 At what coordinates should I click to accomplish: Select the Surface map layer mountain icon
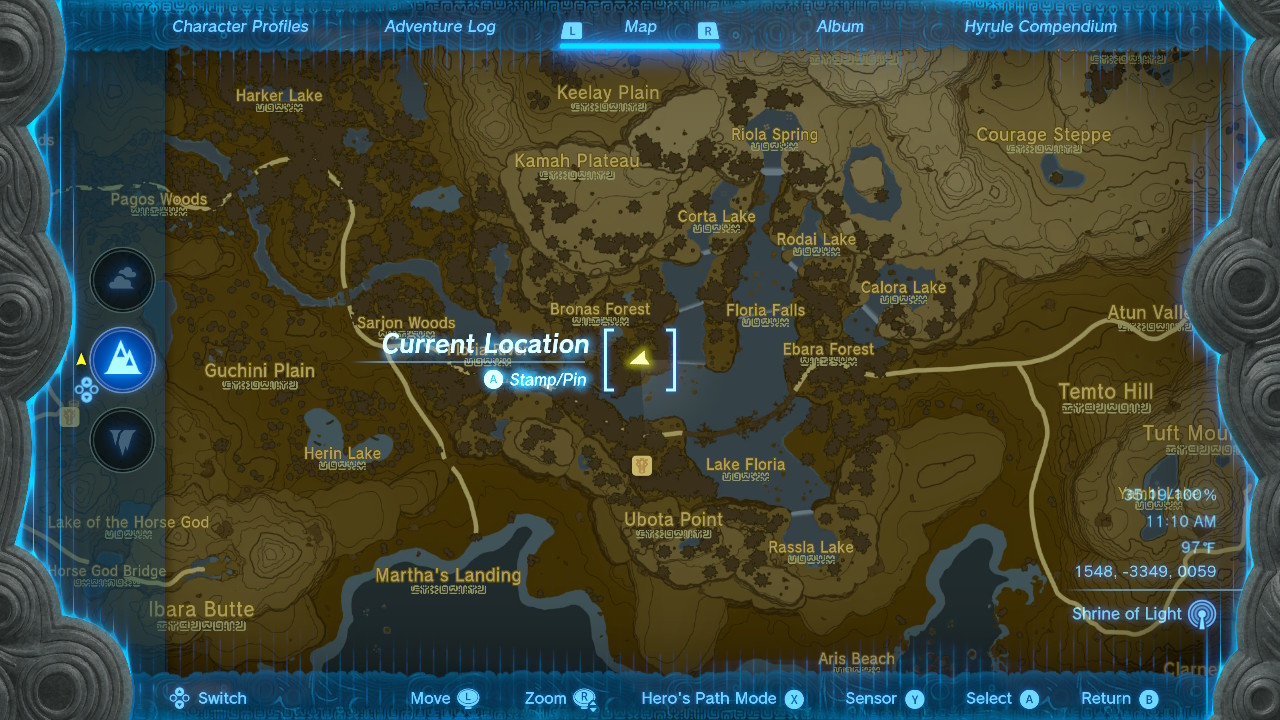pyautogui.click(x=122, y=360)
